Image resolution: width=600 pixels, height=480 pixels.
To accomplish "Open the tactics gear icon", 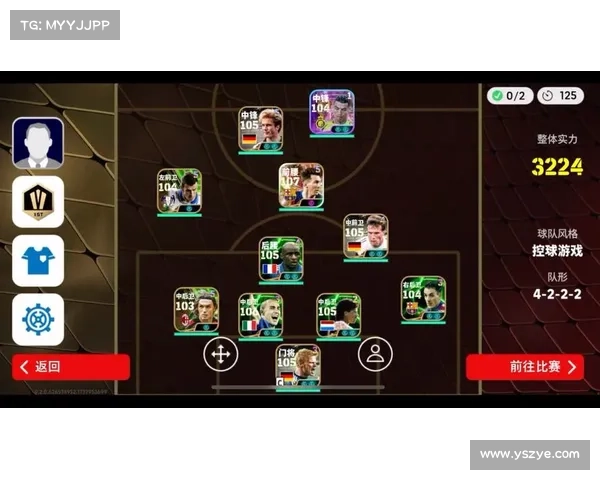I will pos(38,319).
